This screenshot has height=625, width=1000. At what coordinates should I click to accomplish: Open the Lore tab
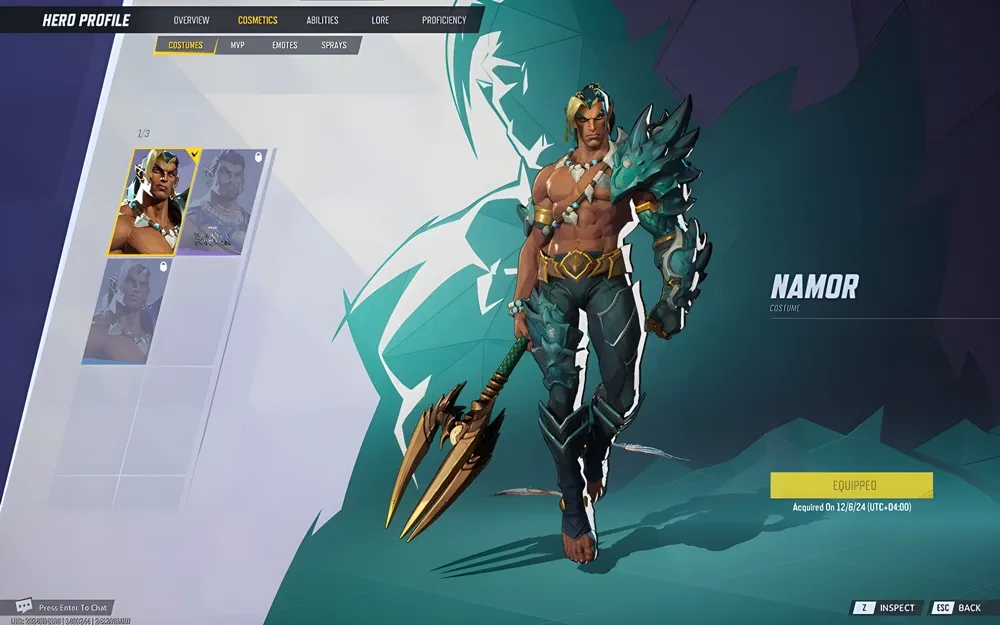pyautogui.click(x=380, y=20)
